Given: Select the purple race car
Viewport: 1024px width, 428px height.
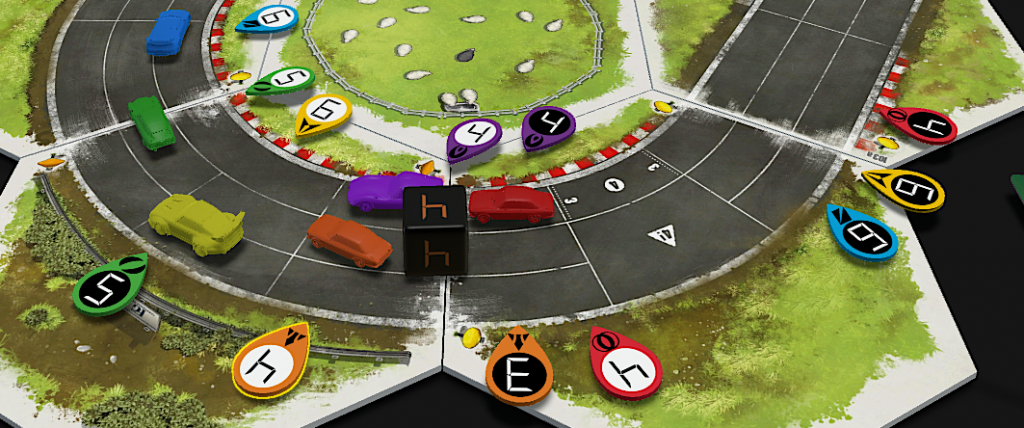Looking at the screenshot, I should (392, 190).
